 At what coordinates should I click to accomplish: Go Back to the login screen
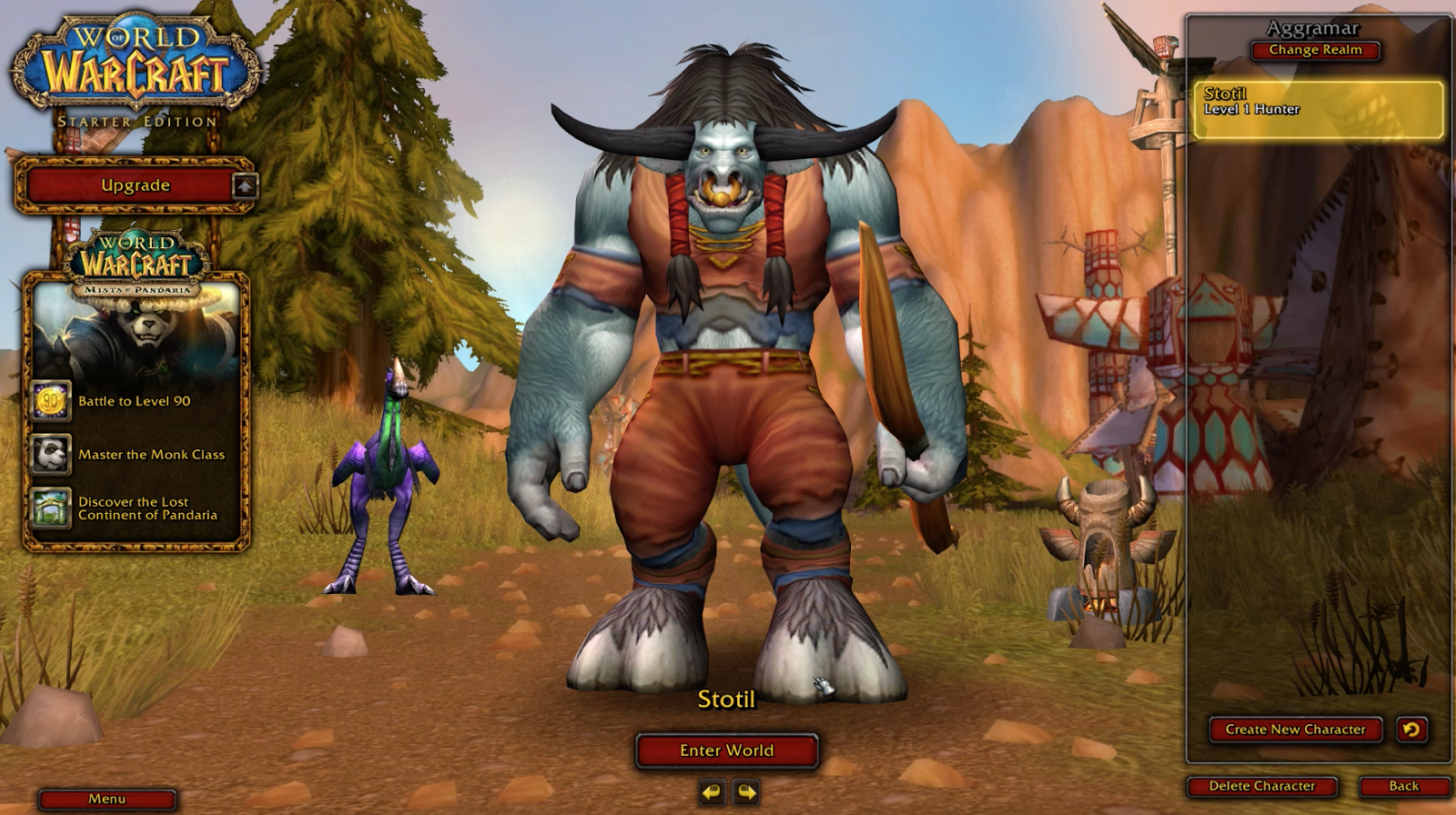[1403, 786]
